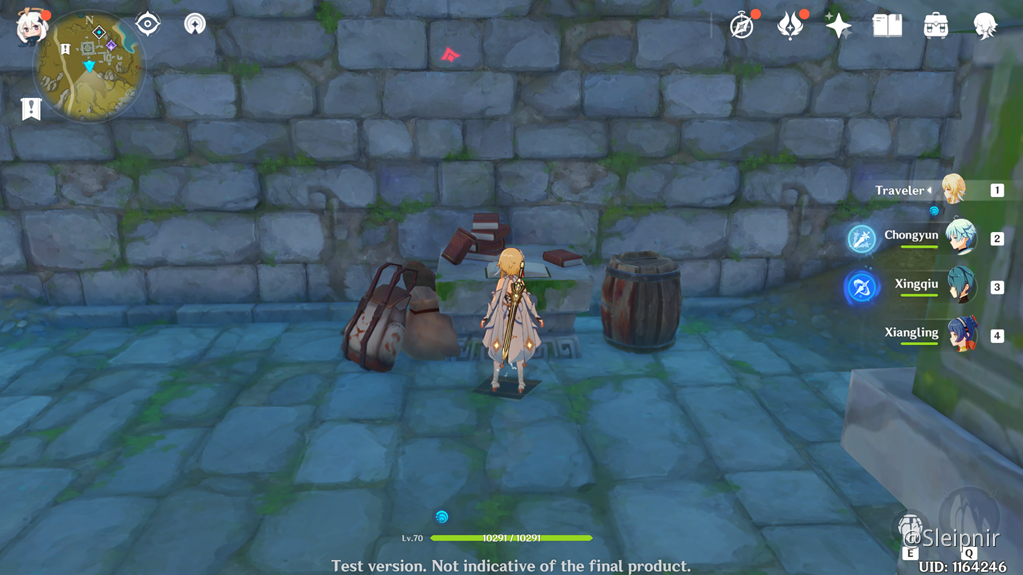Open the Paimon menu
The width and height of the screenshot is (1023, 575).
point(31,27)
